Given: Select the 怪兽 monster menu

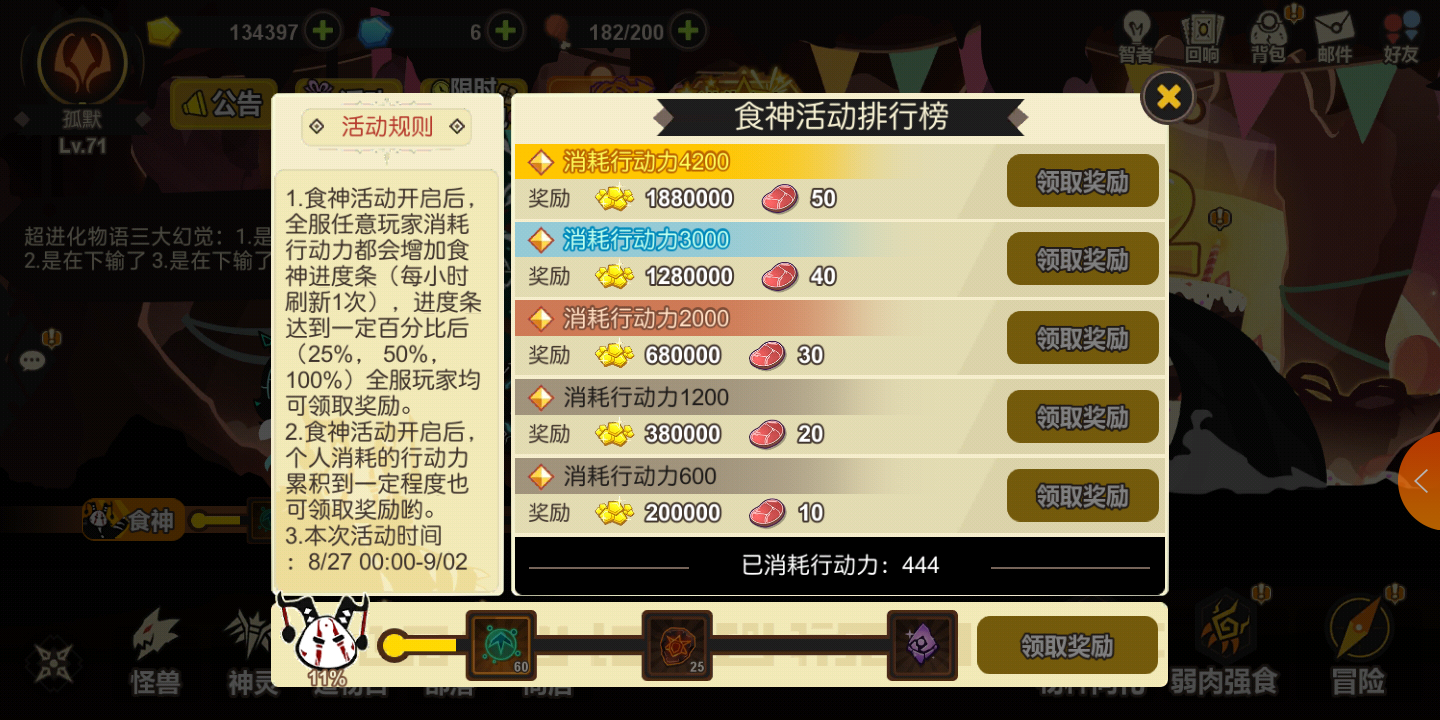Looking at the screenshot, I should click(x=155, y=650).
